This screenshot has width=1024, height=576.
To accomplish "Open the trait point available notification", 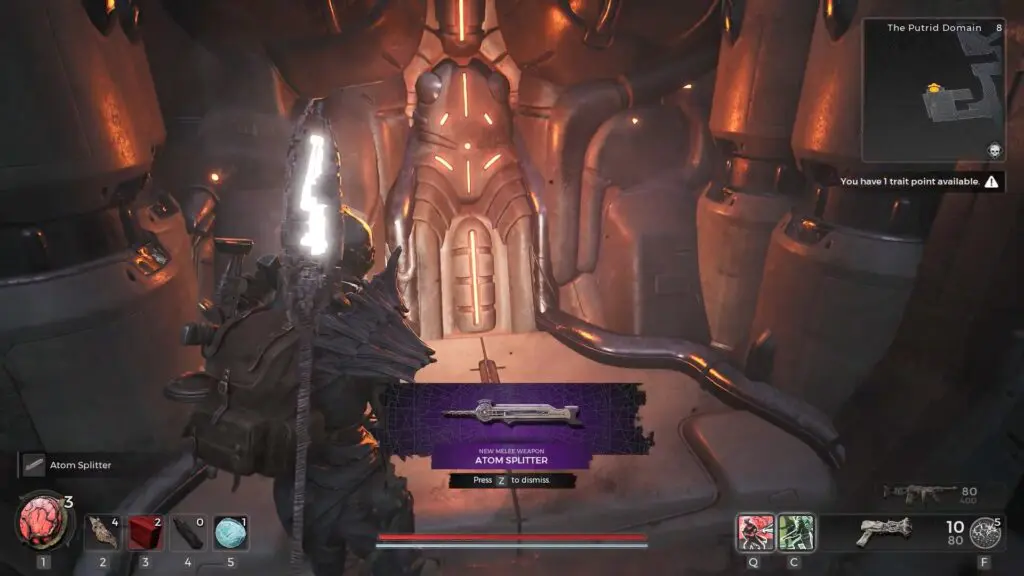I will coord(920,182).
